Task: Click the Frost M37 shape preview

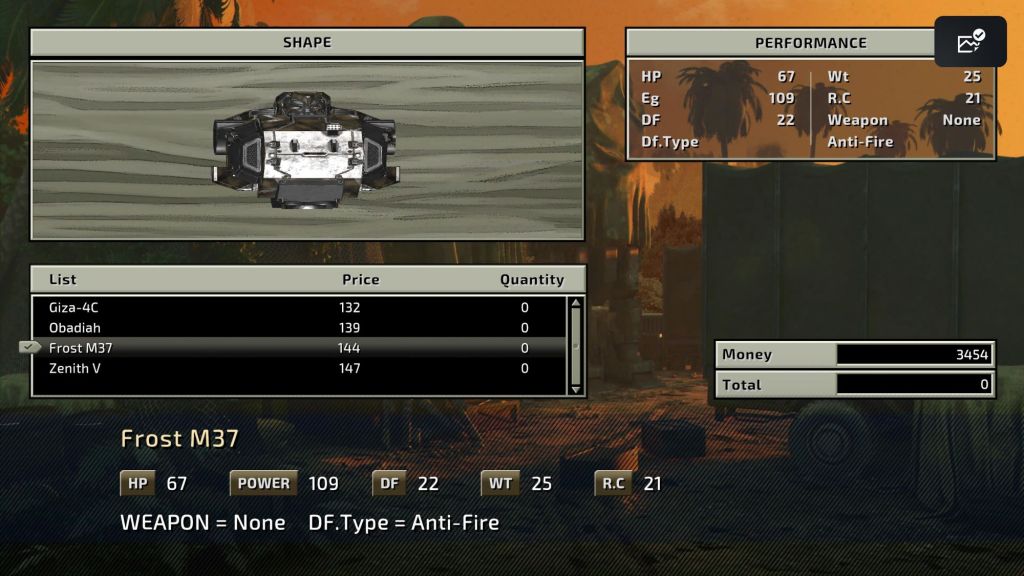Action: coord(305,150)
